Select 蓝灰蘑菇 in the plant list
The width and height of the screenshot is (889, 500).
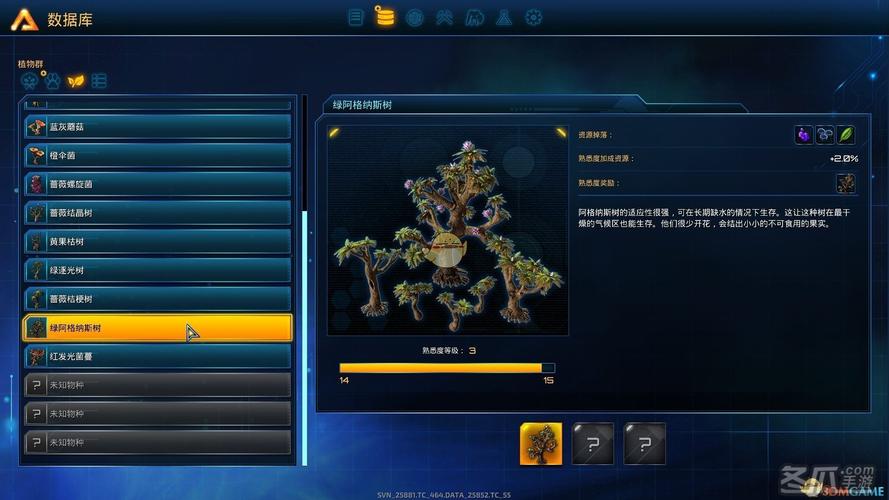157,127
